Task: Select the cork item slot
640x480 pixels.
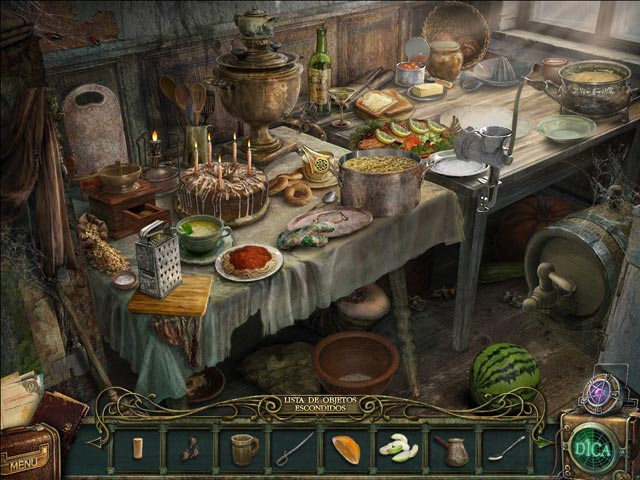Action: 138,448
